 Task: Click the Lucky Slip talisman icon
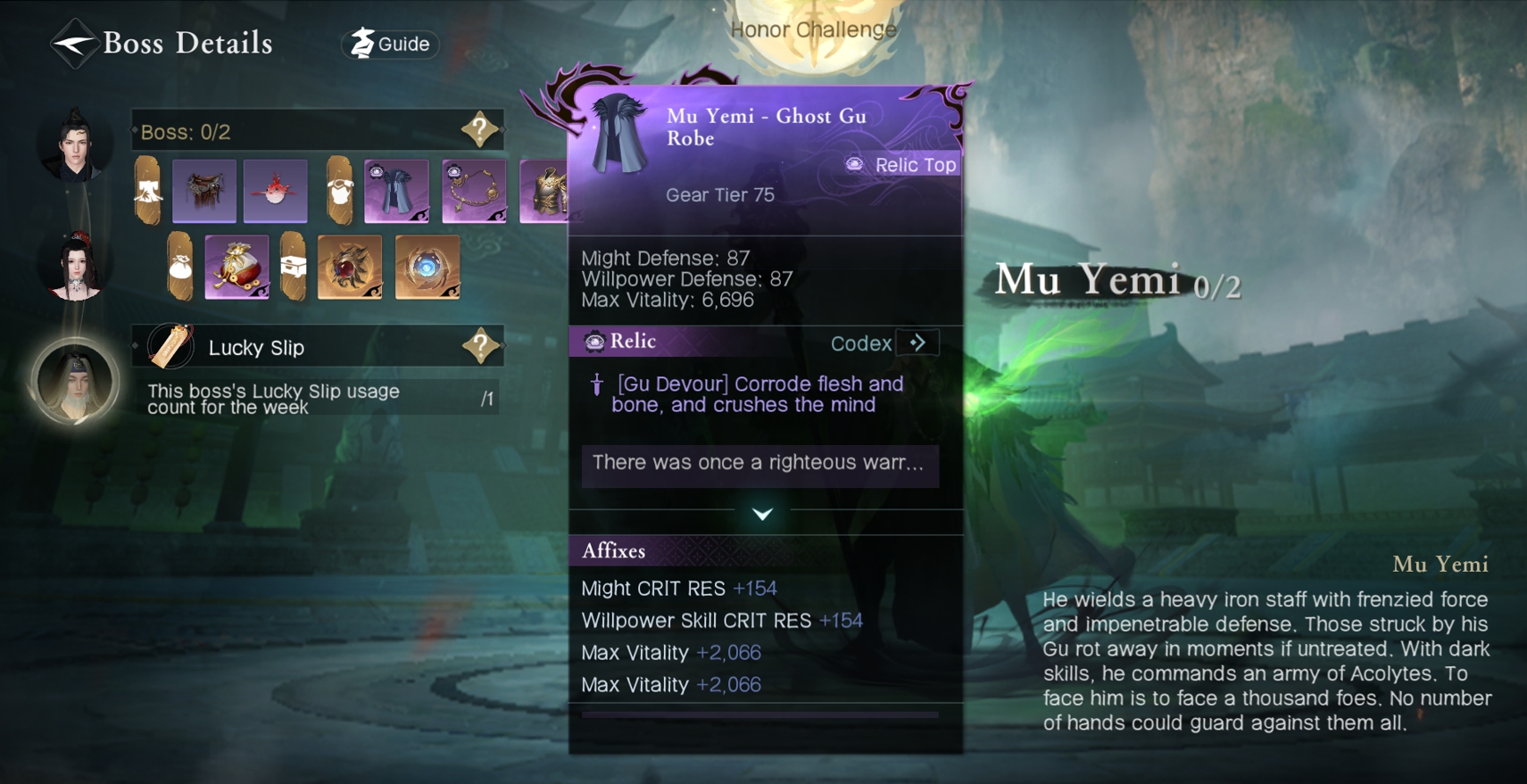pos(170,346)
